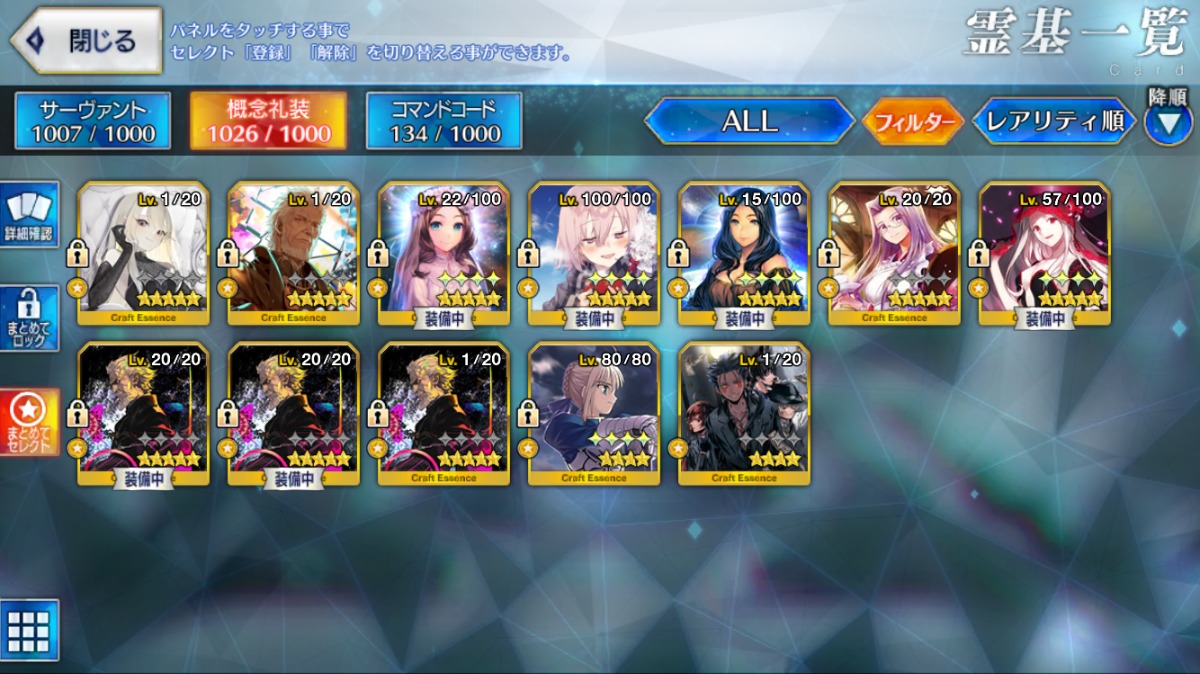Viewport: 1200px width, 674px height.
Task: Pick the three-star group of men card
Action: pyautogui.click(x=744, y=413)
